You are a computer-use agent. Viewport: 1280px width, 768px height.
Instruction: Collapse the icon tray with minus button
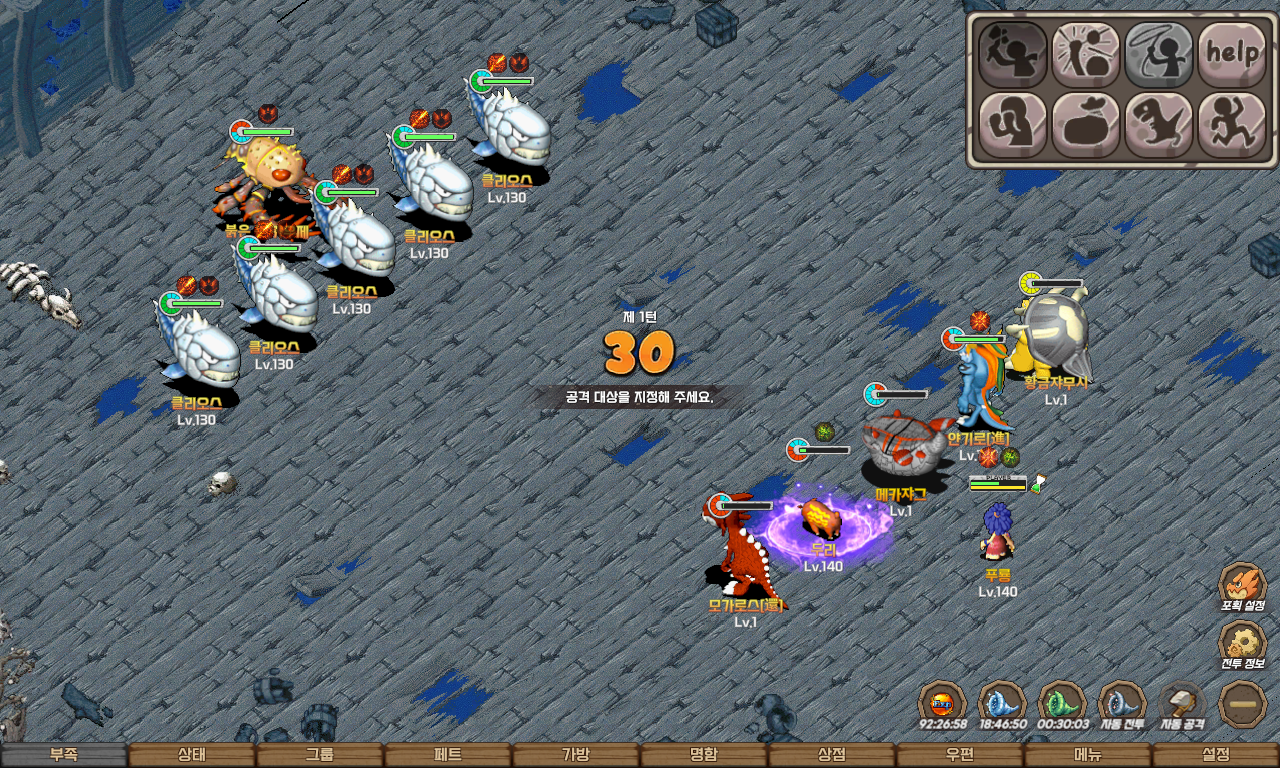pos(1244,704)
